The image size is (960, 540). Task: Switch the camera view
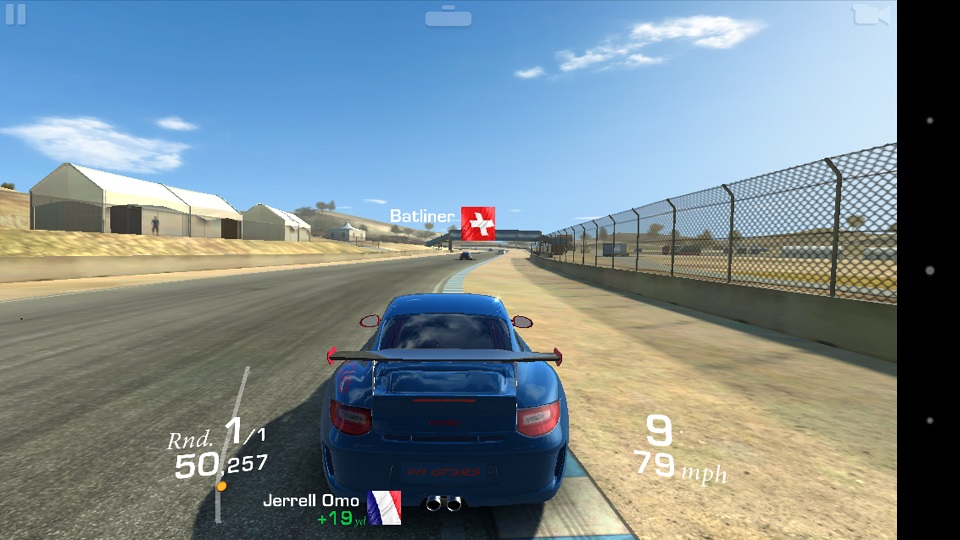[x=870, y=15]
